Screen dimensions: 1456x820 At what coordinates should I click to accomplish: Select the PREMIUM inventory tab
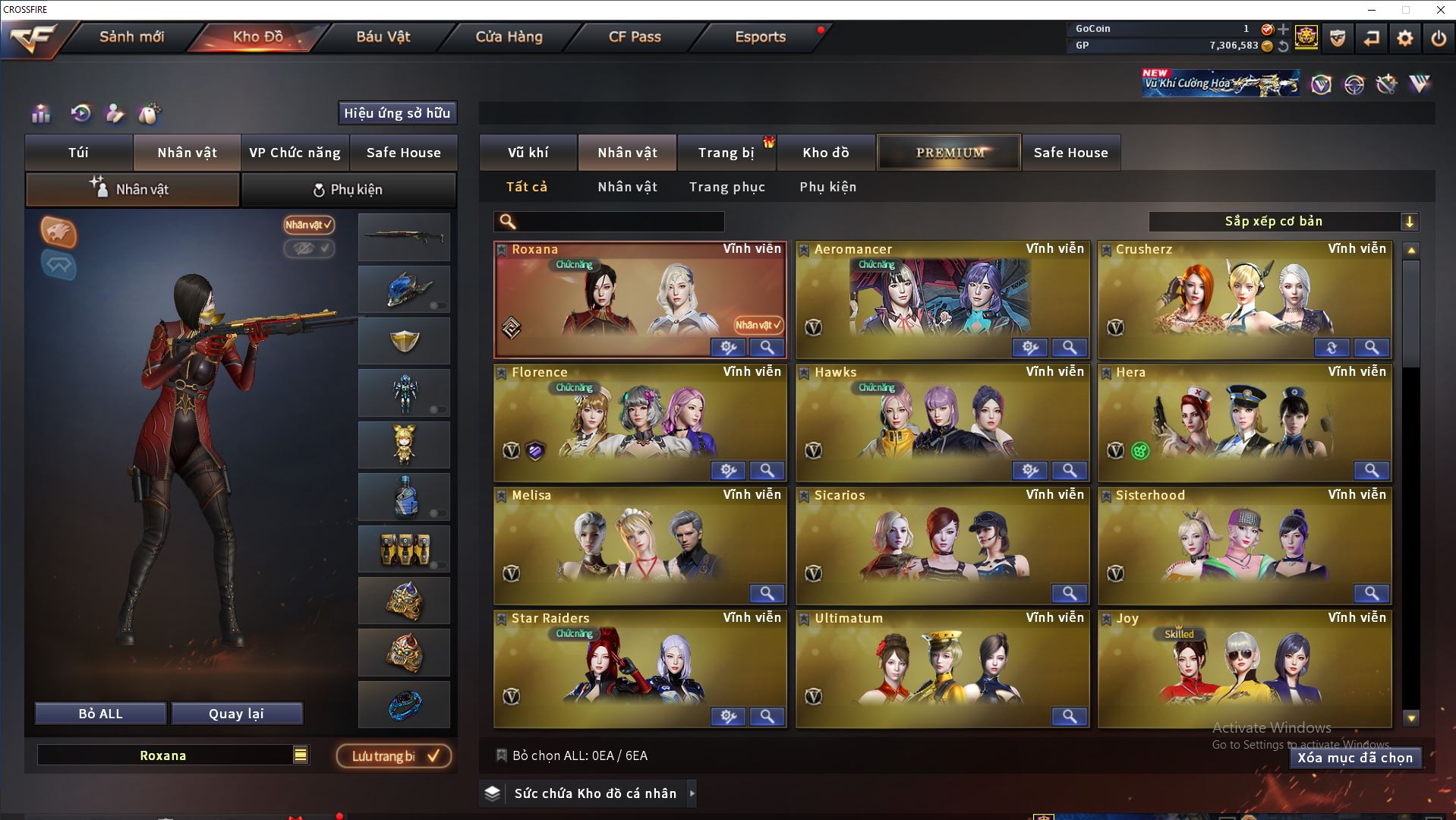950,153
